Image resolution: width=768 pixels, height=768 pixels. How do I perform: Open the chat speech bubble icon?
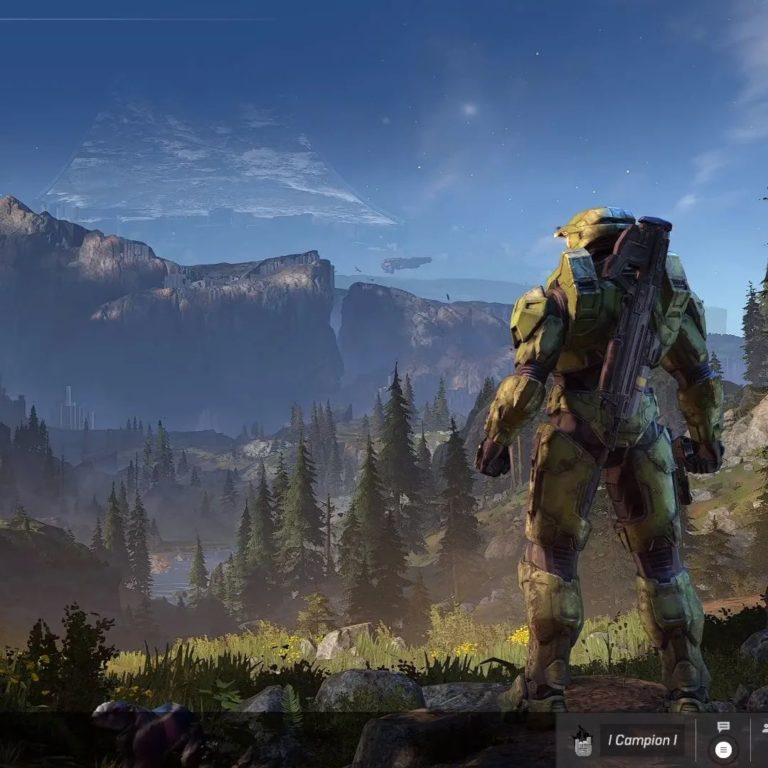[x=723, y=727]
